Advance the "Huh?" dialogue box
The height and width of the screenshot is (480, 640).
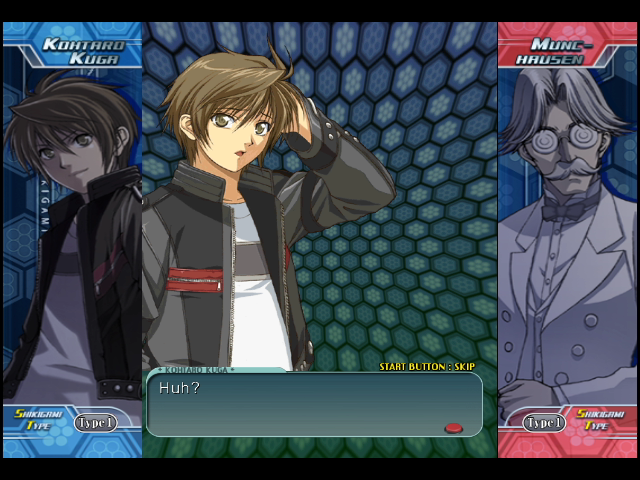[x=314, y=404]
